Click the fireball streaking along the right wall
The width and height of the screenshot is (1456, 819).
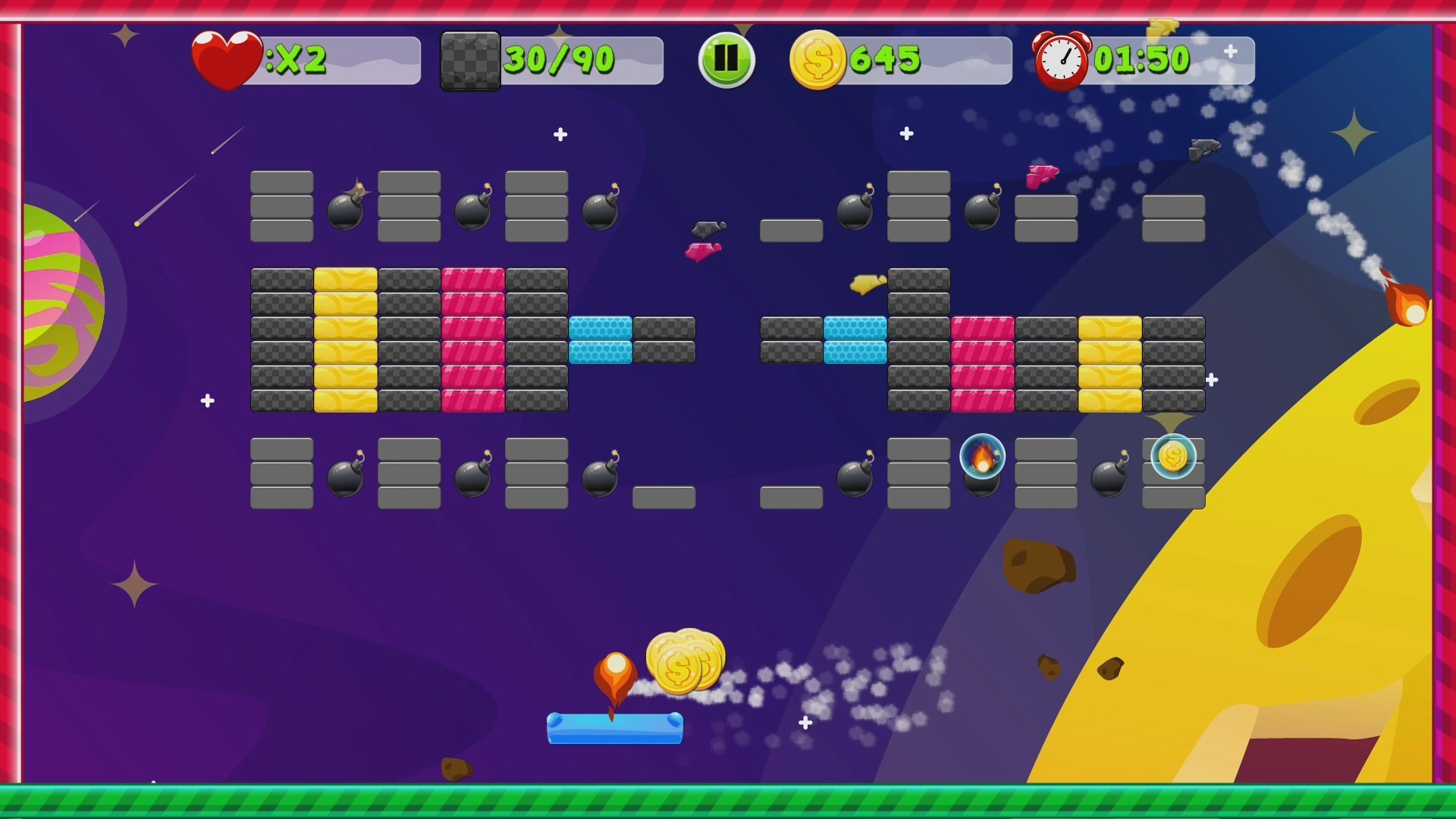pyautogui.click(x=1408, y=303)
